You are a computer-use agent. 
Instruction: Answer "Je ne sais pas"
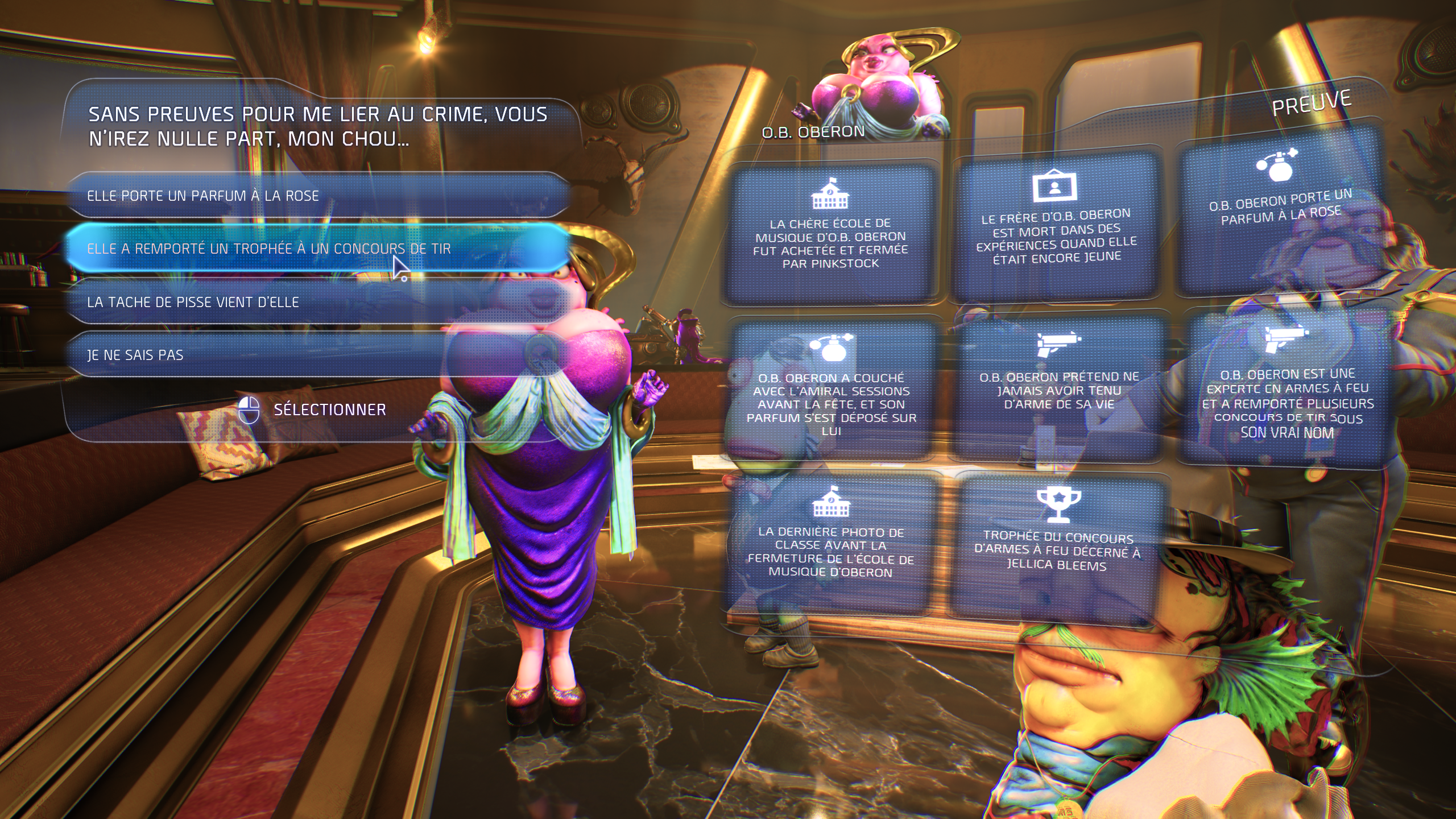(x=318, y=355)
